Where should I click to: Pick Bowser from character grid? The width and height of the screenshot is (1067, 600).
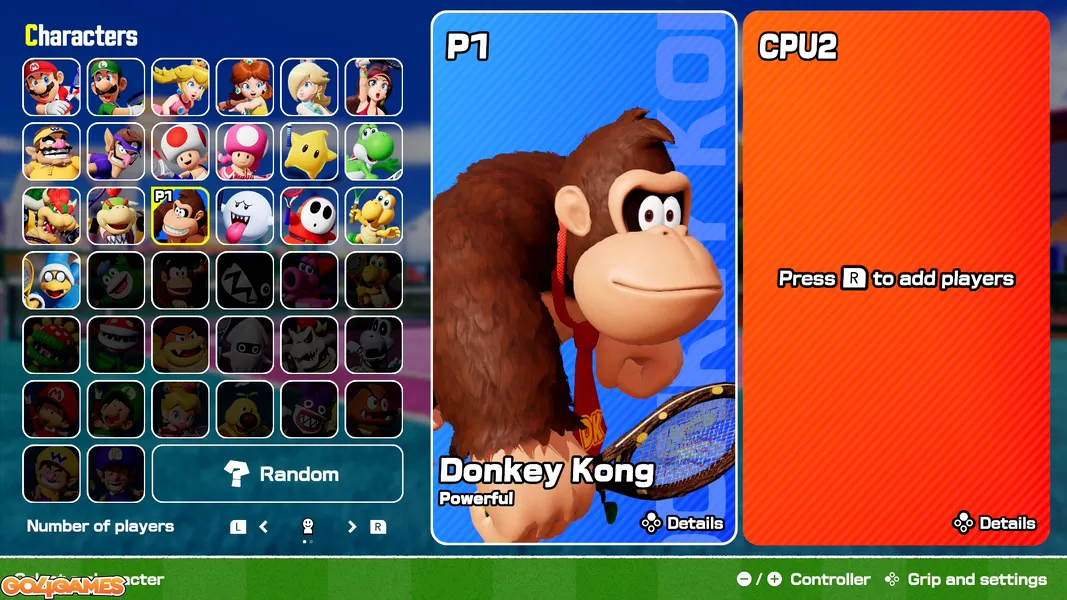coord(52,216)
